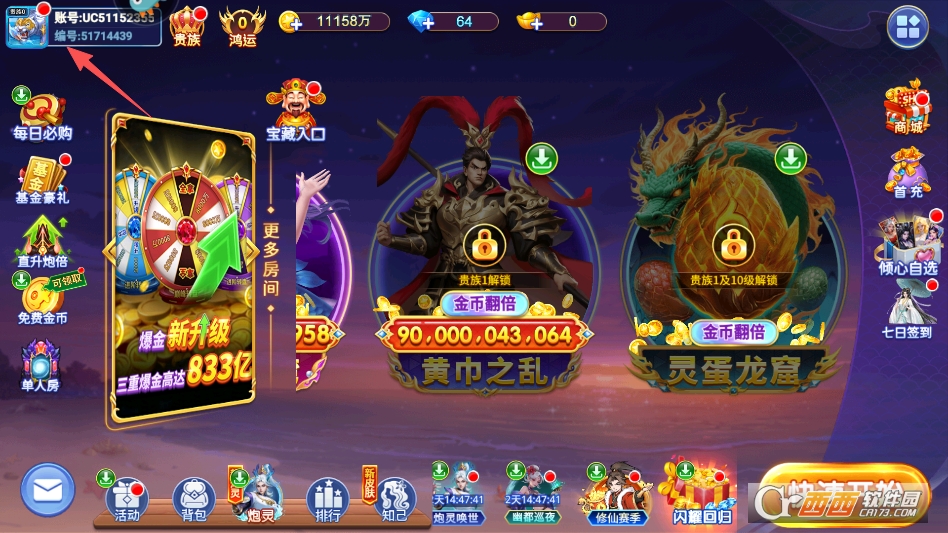Open 每日必购 daily purchase
Image resolution: width=948 pixels, height=533 pixels.
coord(41,114)
